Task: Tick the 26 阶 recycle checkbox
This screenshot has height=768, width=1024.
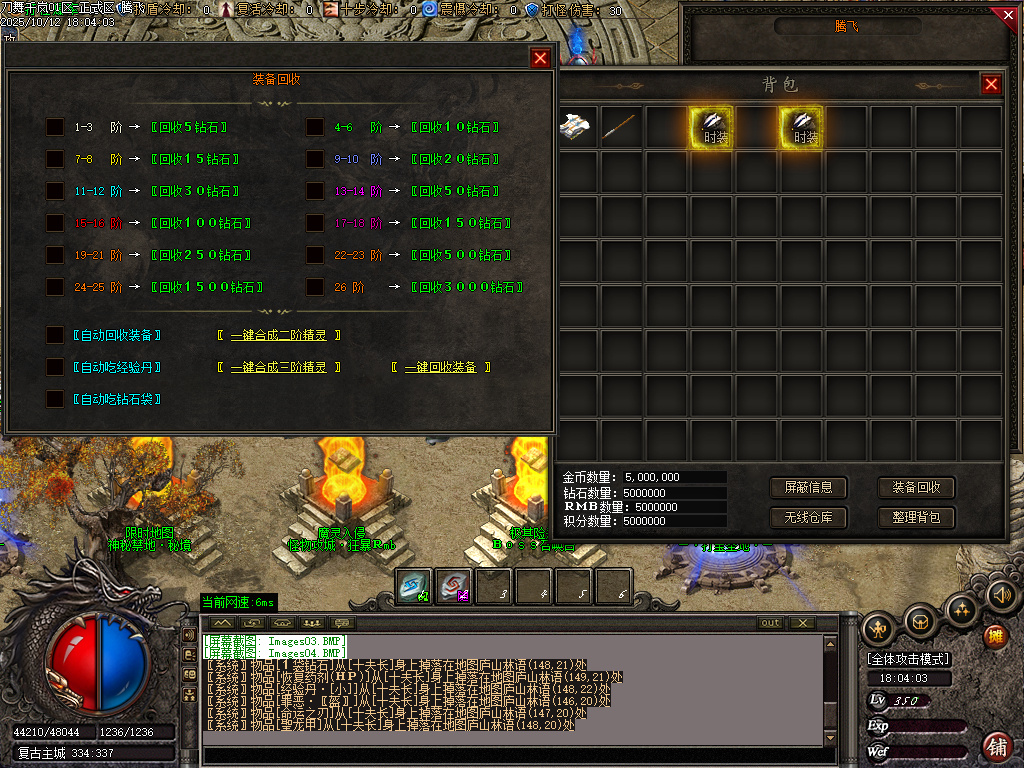Action: [x=315, y=287]
